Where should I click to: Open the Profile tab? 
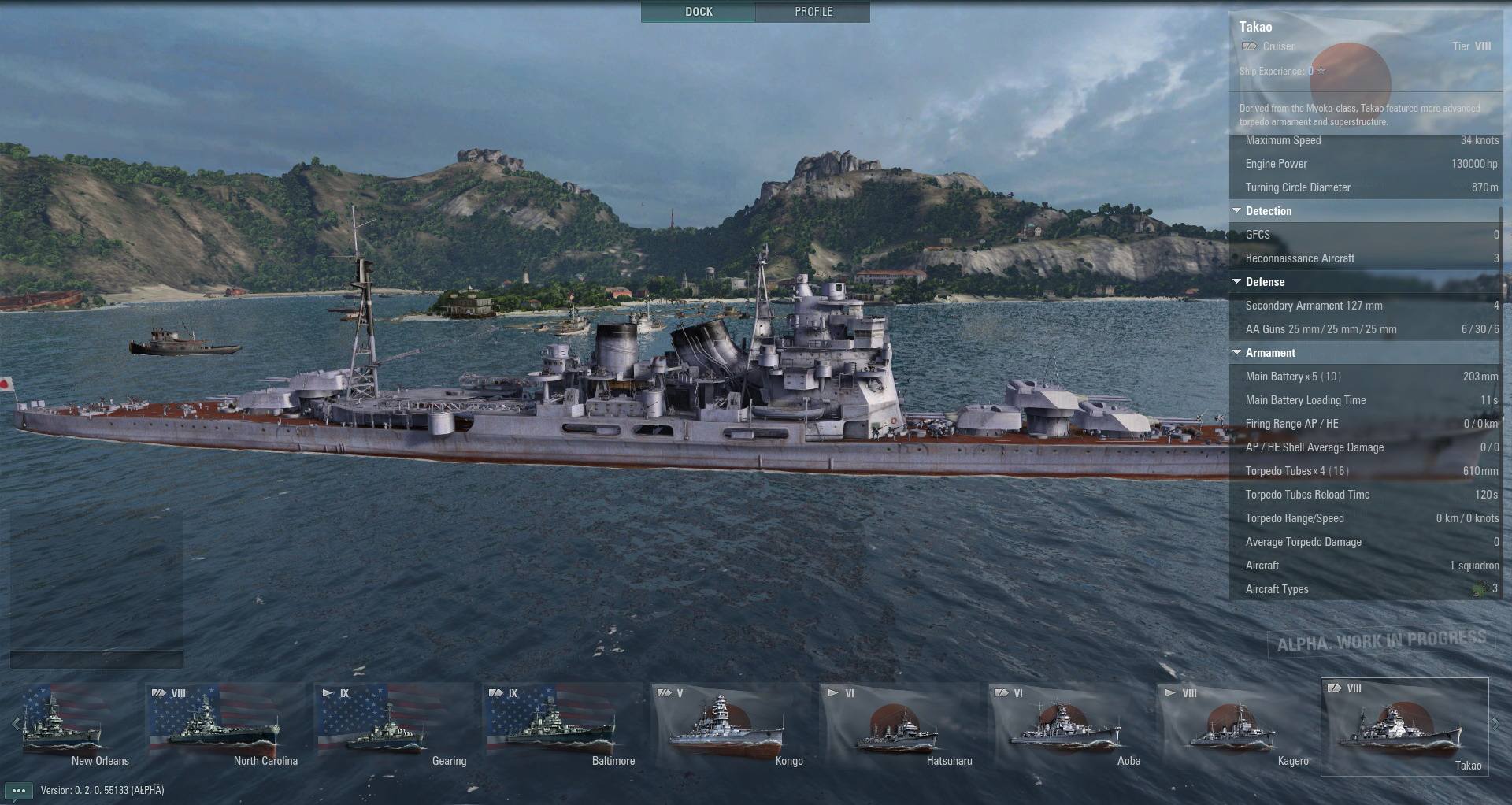pos(813,12)
